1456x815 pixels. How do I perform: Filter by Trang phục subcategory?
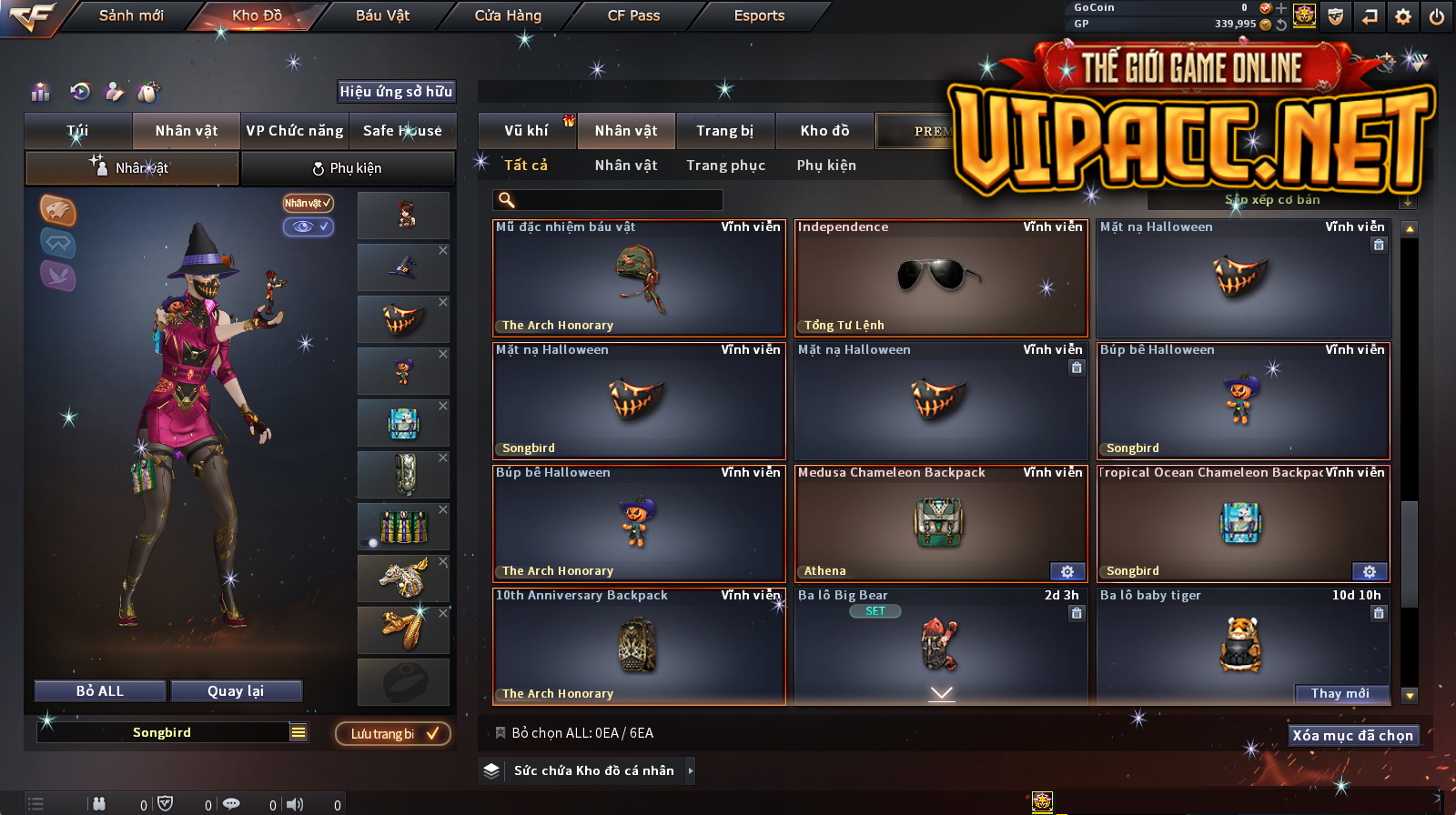725,166
